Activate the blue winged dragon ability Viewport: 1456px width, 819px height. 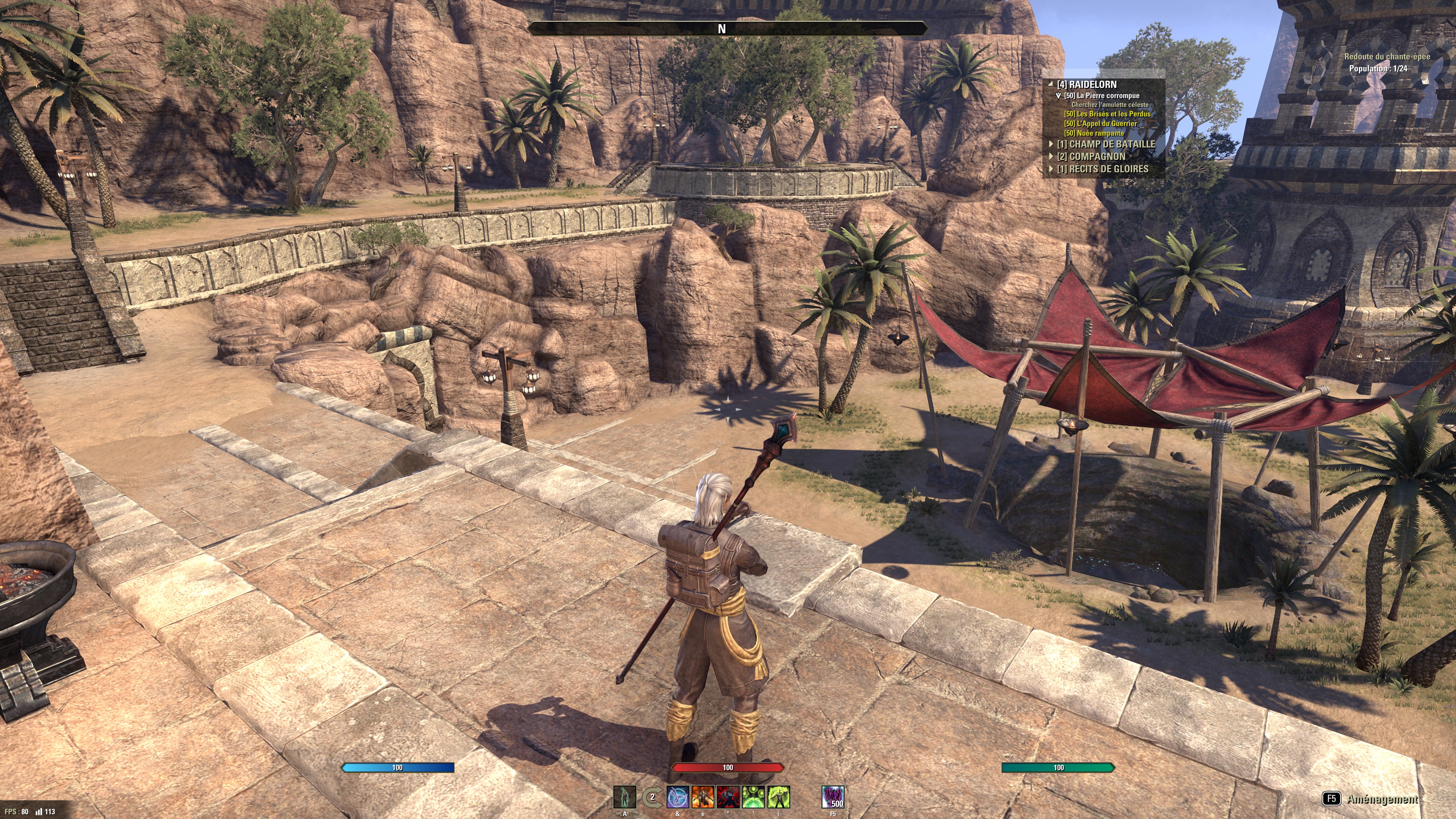pos(678,797)
